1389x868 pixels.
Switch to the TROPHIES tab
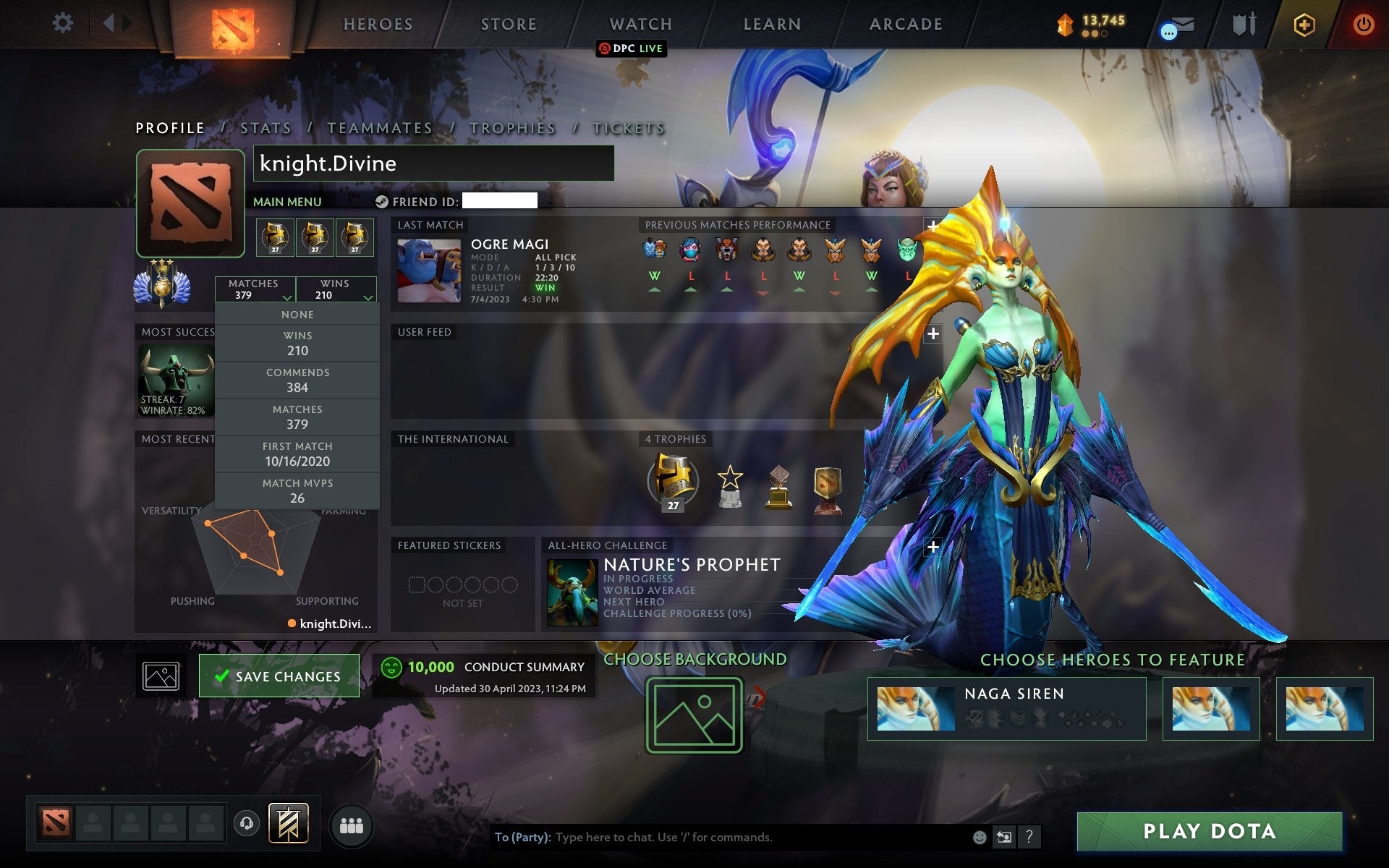pos(513,127)
